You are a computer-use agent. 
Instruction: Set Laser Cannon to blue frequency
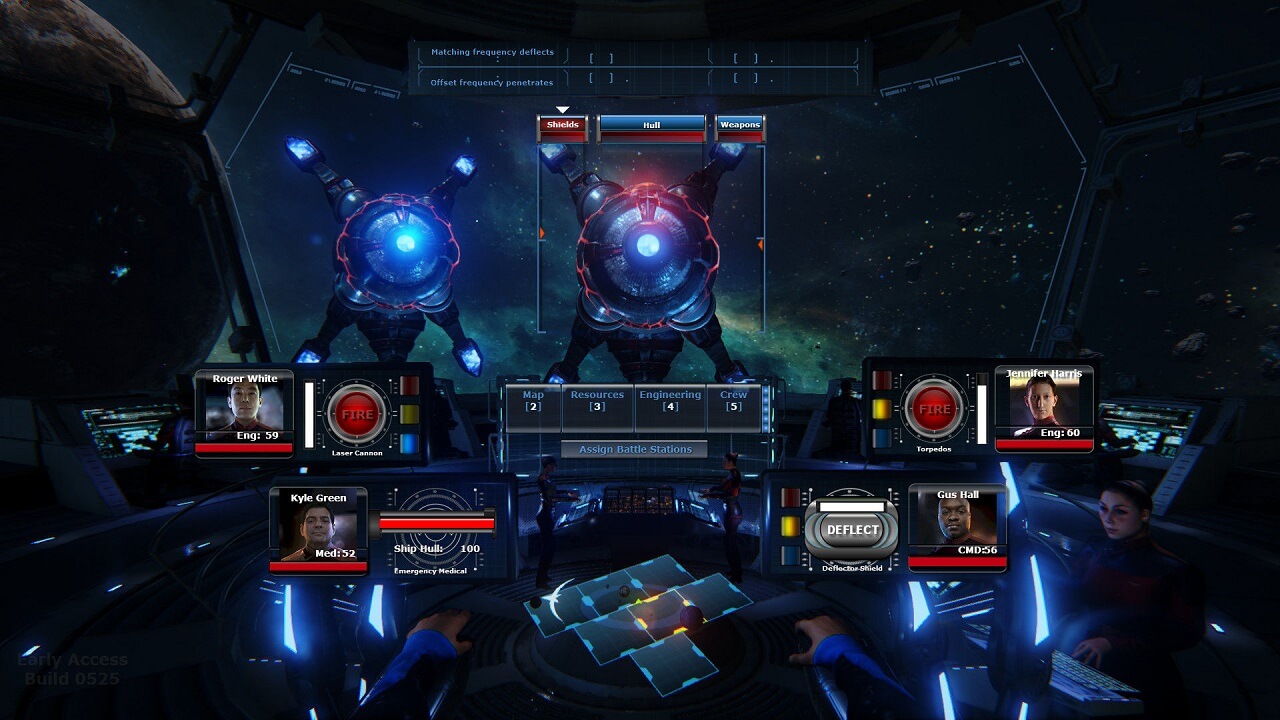409,442
